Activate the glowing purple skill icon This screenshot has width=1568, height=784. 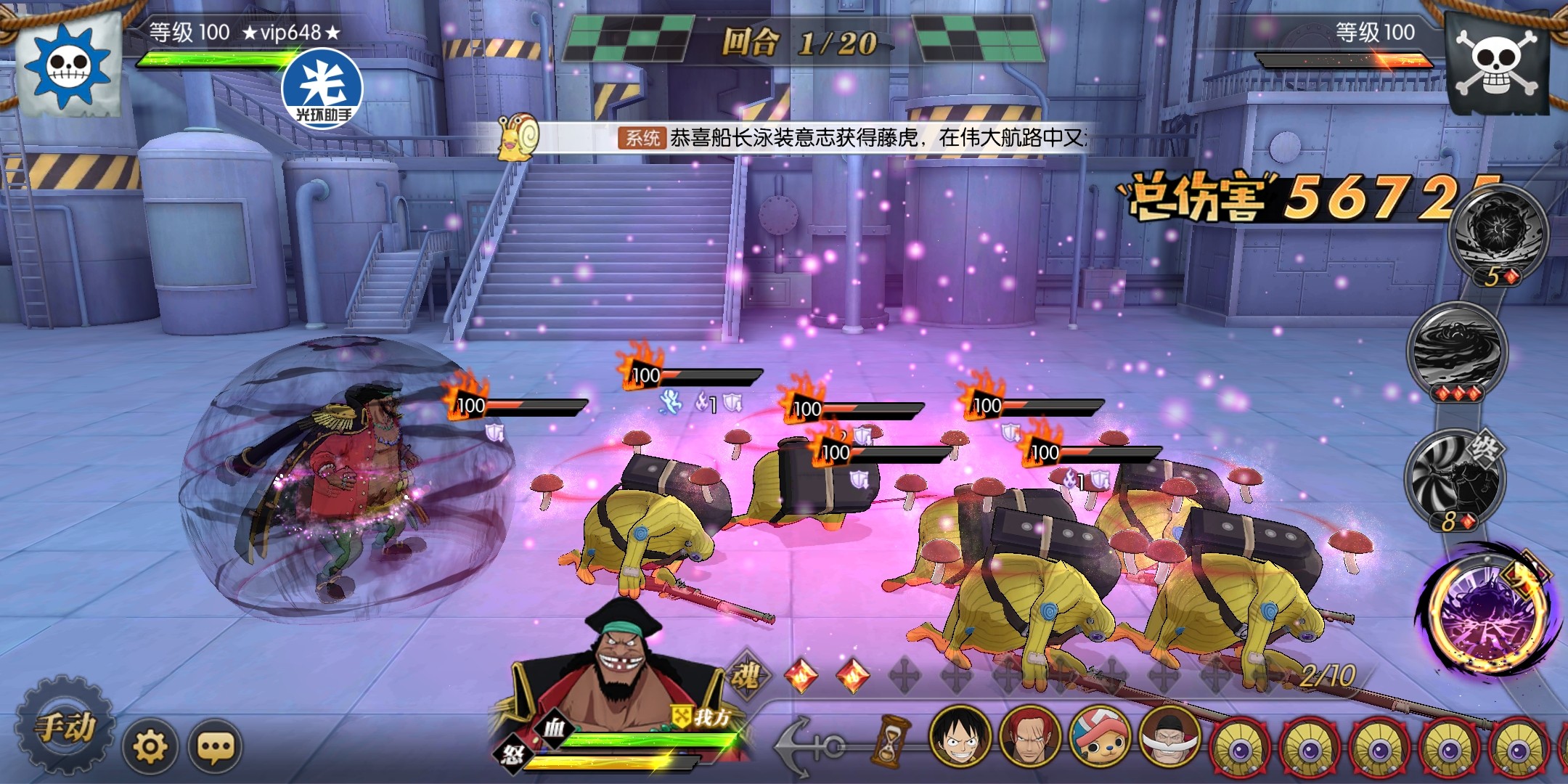click(1482, 611)
